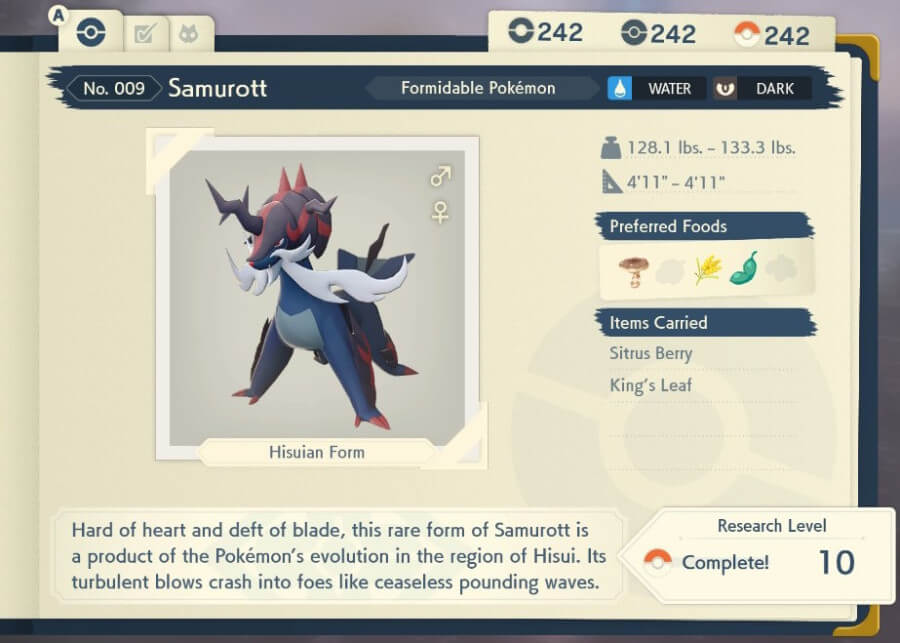The height and width of the screenshot is (643, 900).
Task: Select the yellow grain preferred food icon
Action: tap(707, 270)
